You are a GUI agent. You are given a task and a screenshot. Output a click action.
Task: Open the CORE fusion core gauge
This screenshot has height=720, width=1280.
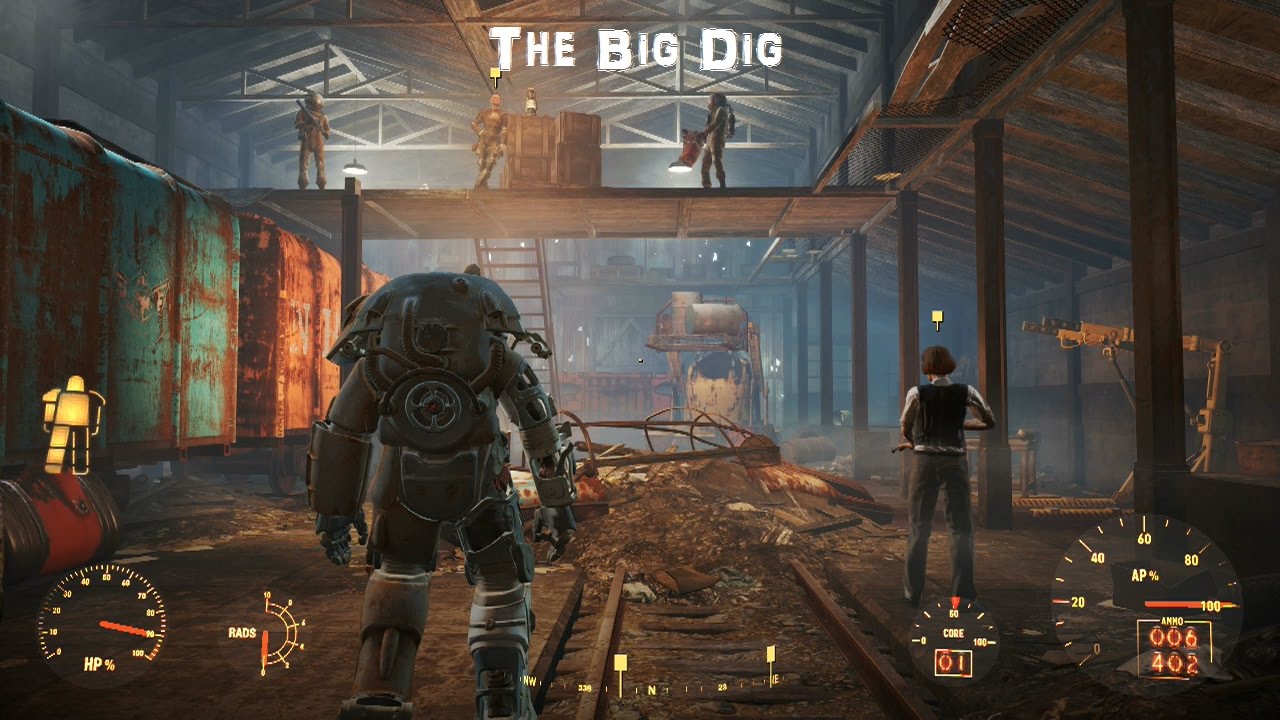point(953,632)
